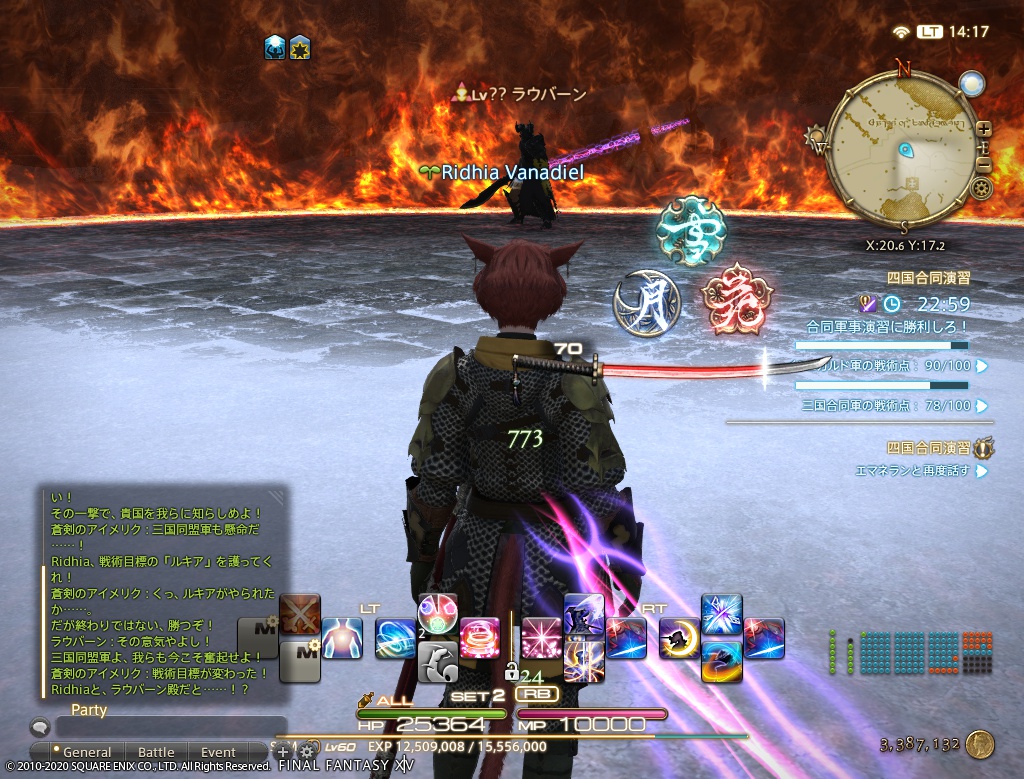
Task: Add a new chat tab with plus button
Action: (x=283, y=751)
